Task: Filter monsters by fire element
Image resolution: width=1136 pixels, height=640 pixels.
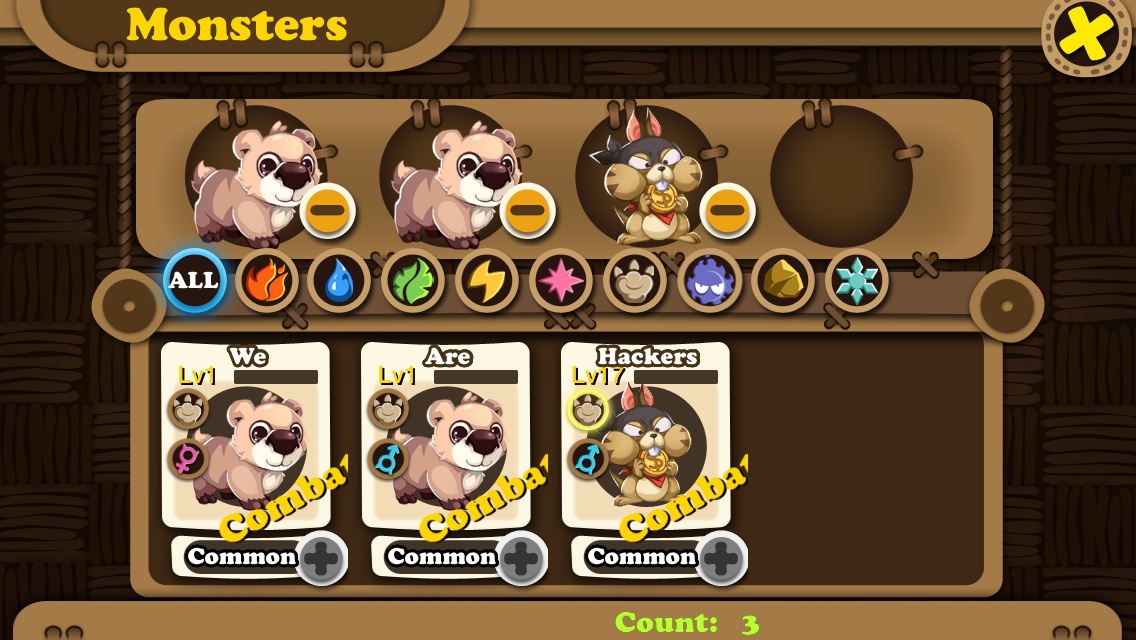Action: click(x=267, y=281)
